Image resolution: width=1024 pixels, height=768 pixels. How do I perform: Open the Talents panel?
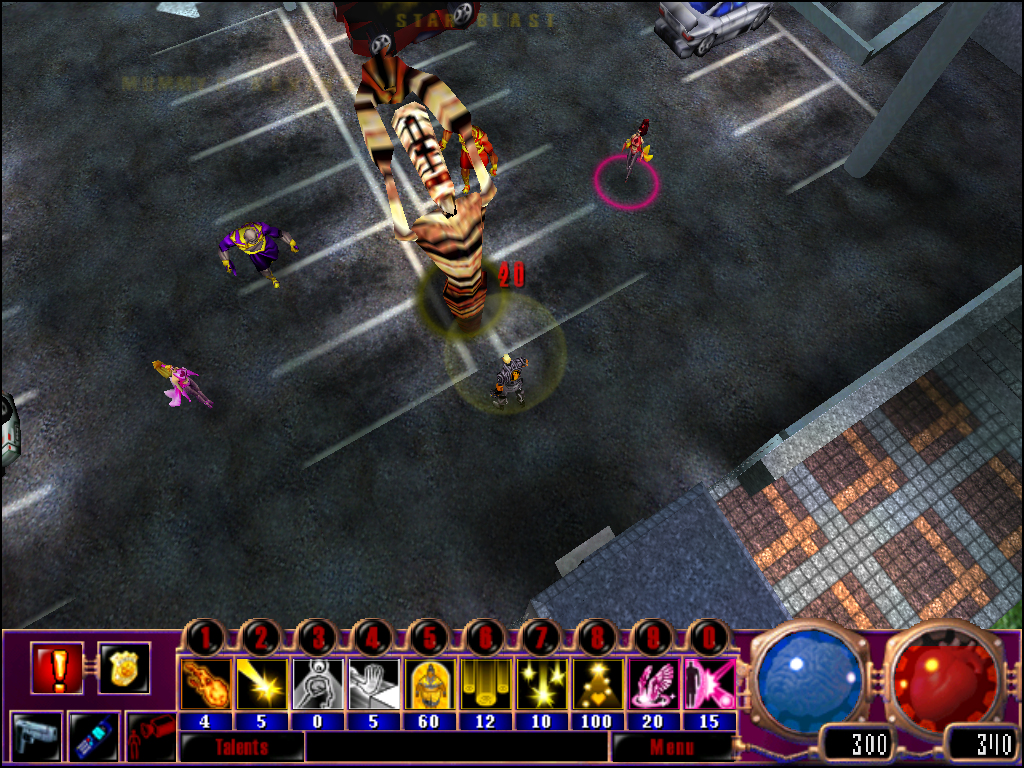point(241,746)
